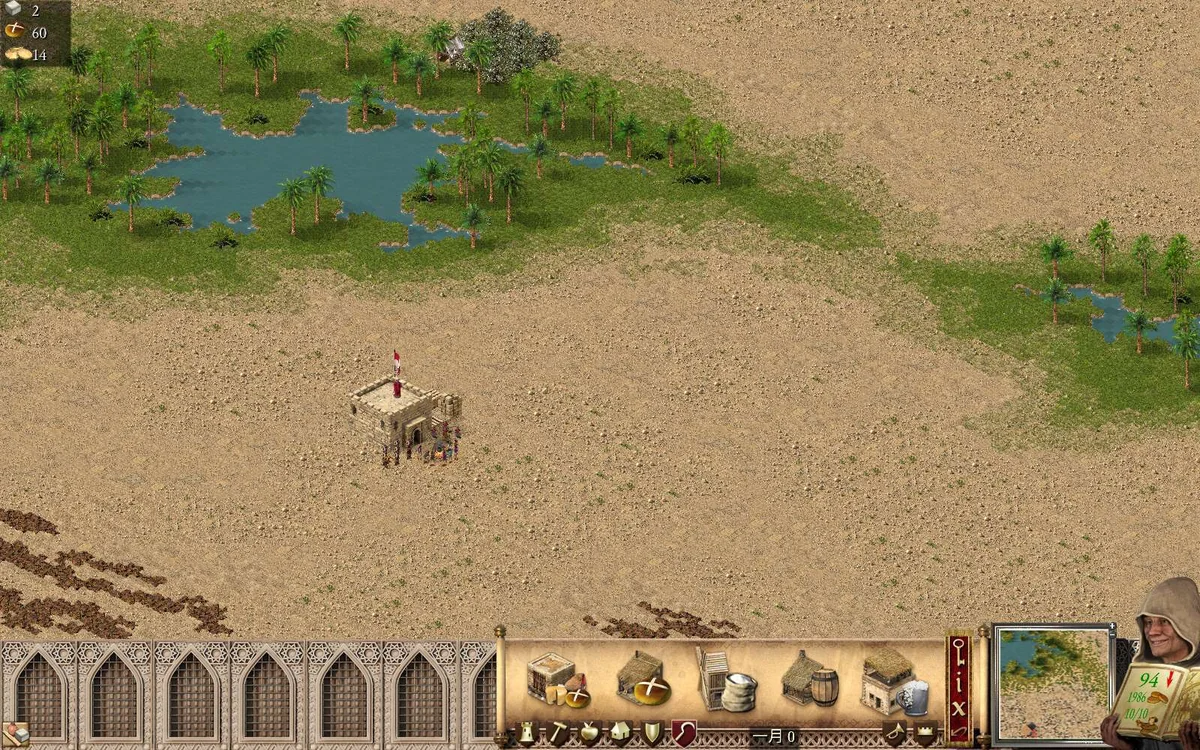Click on the minimap
The width and height of the screenshot is (1200, 750).
[1054, 683]
